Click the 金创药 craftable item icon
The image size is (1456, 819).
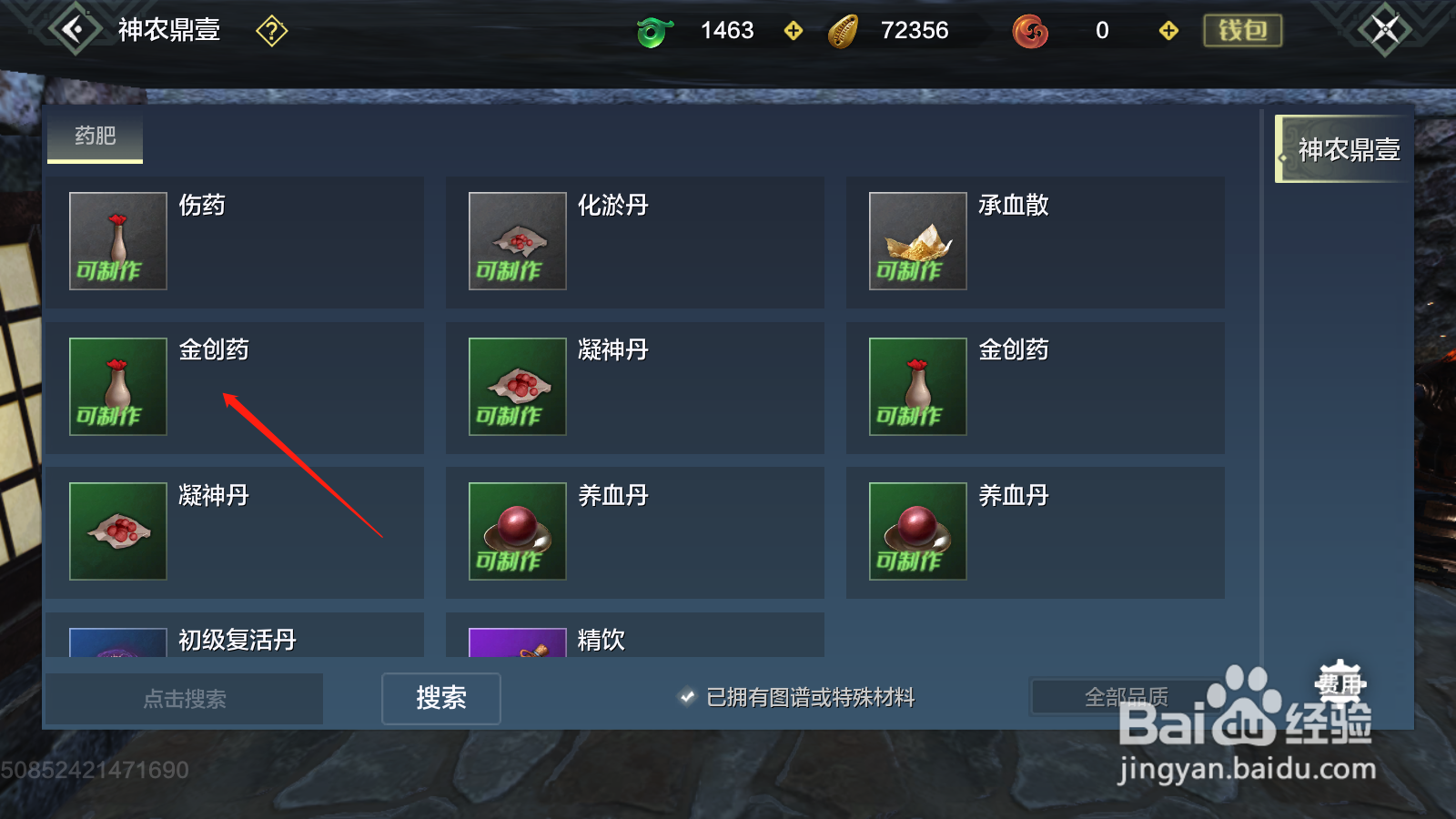[x=116, y=387]
